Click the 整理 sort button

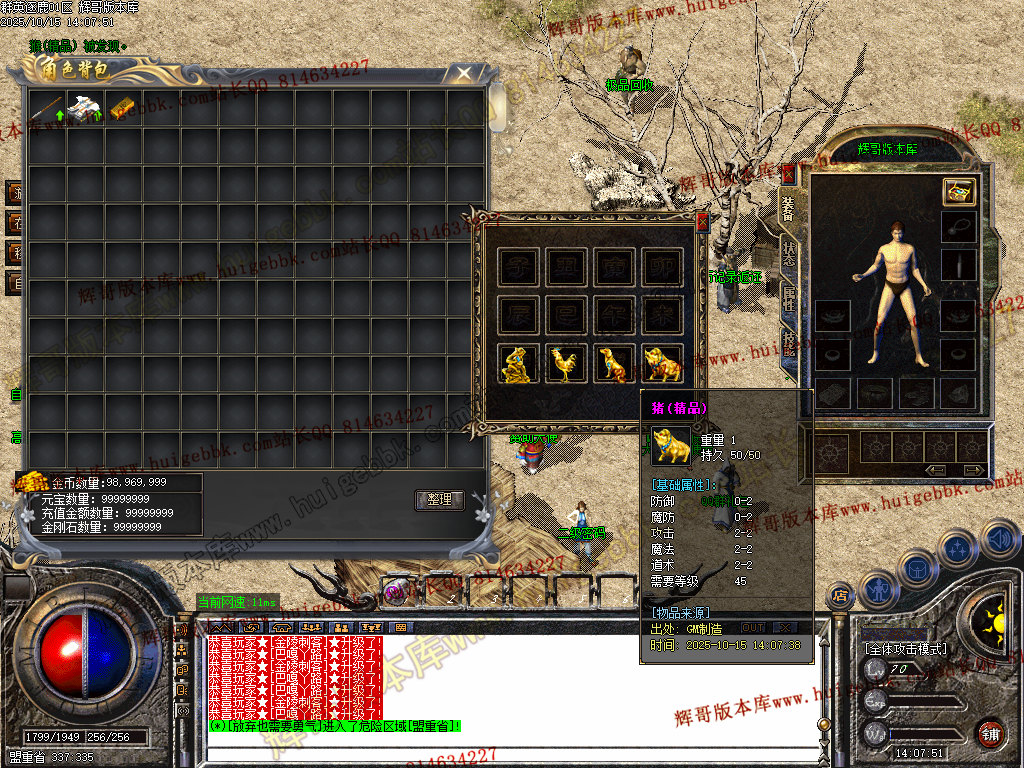point(439,500)
